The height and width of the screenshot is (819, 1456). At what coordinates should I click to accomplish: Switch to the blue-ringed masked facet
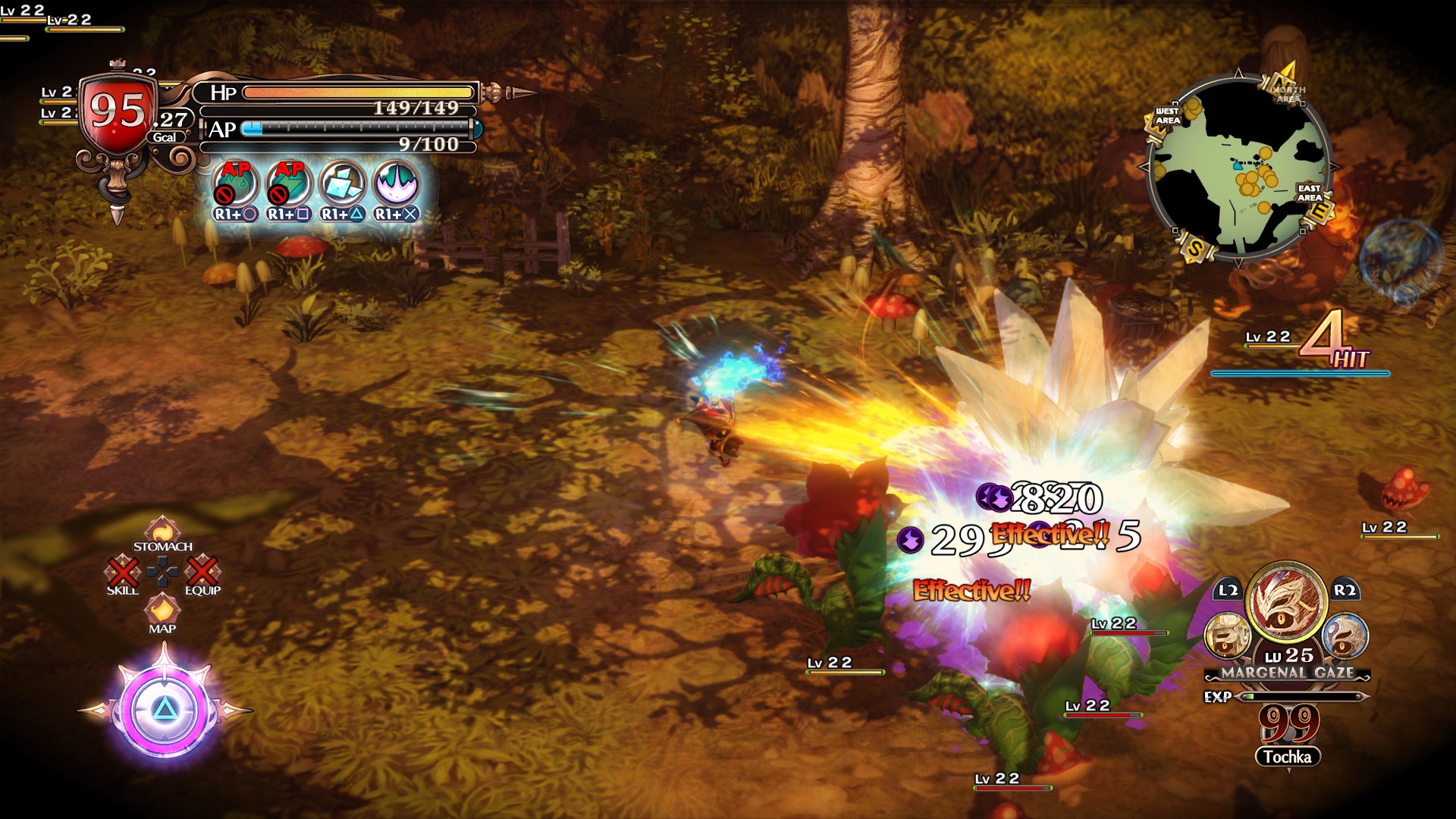1345,635
